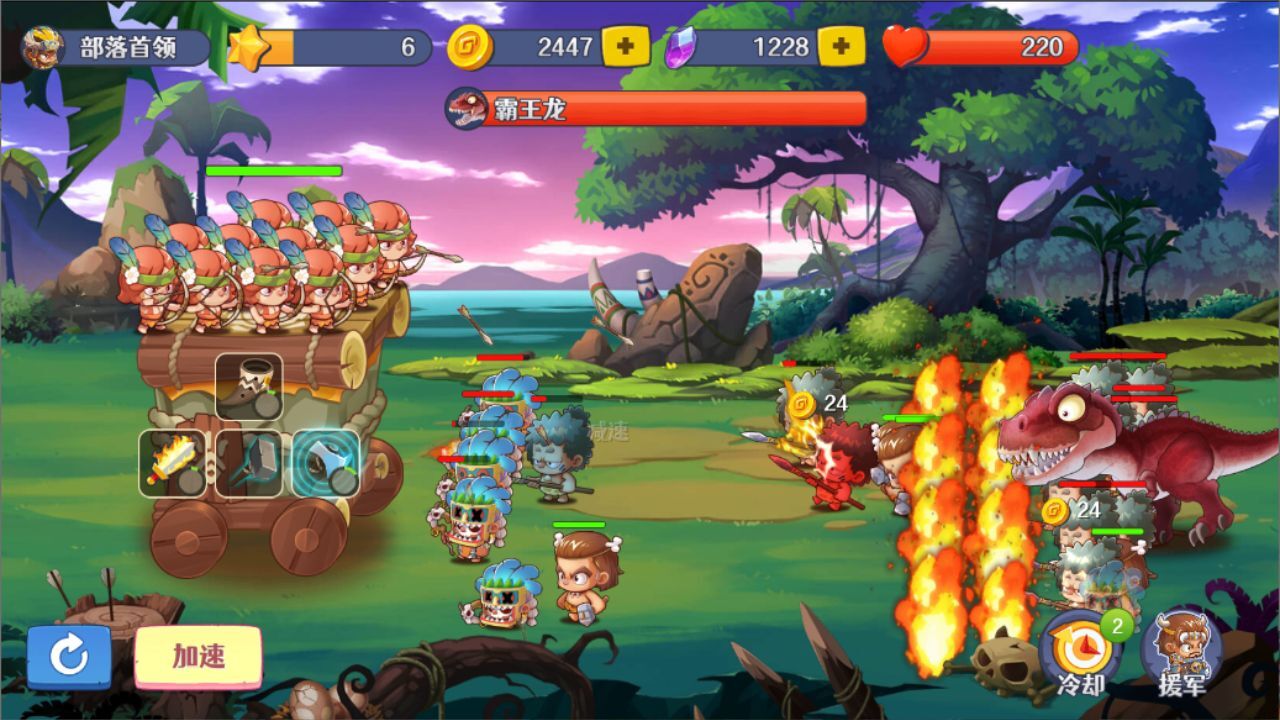Open the 部落首领 player avatar profile
Screen dimensions: 1280x720
click(x=44, y=47)
